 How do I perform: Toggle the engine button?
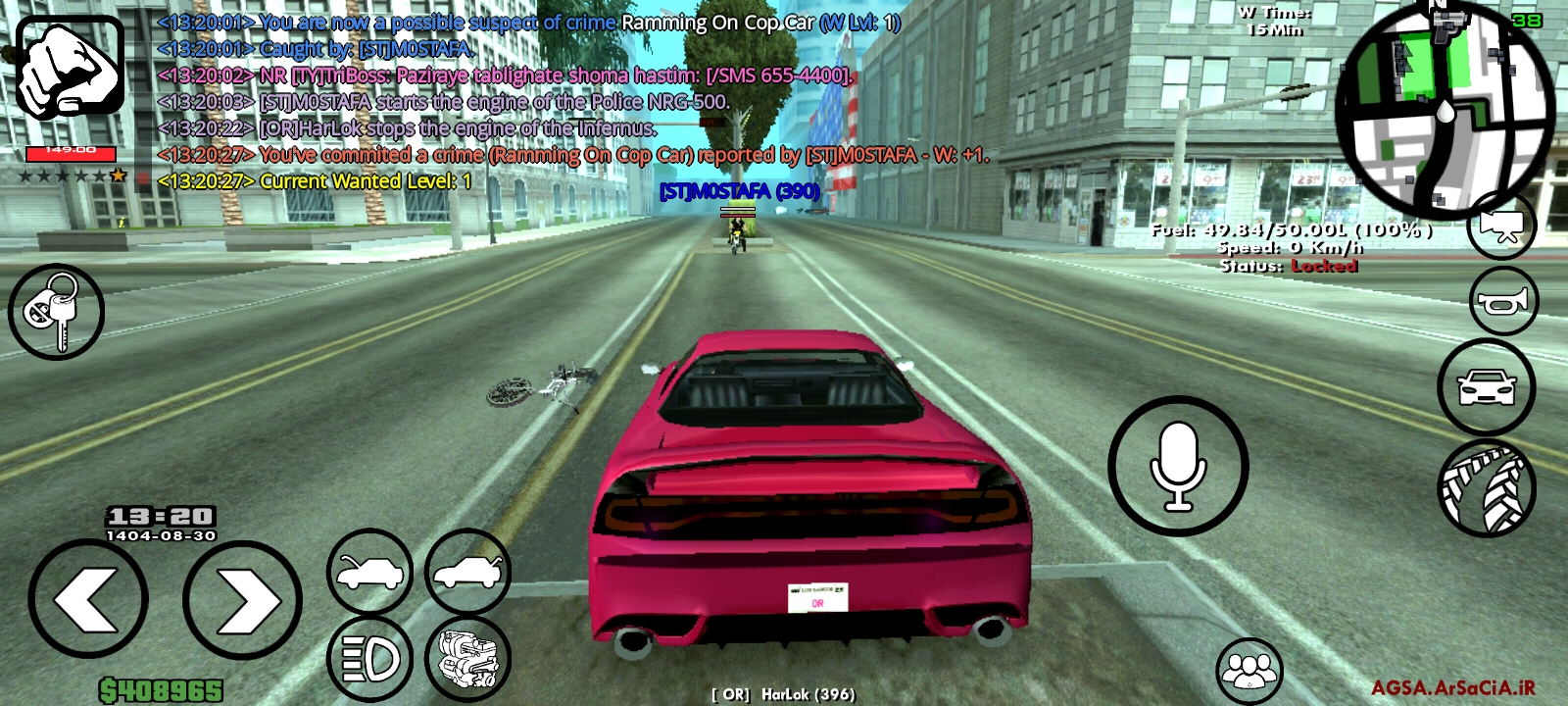(467, 659)
